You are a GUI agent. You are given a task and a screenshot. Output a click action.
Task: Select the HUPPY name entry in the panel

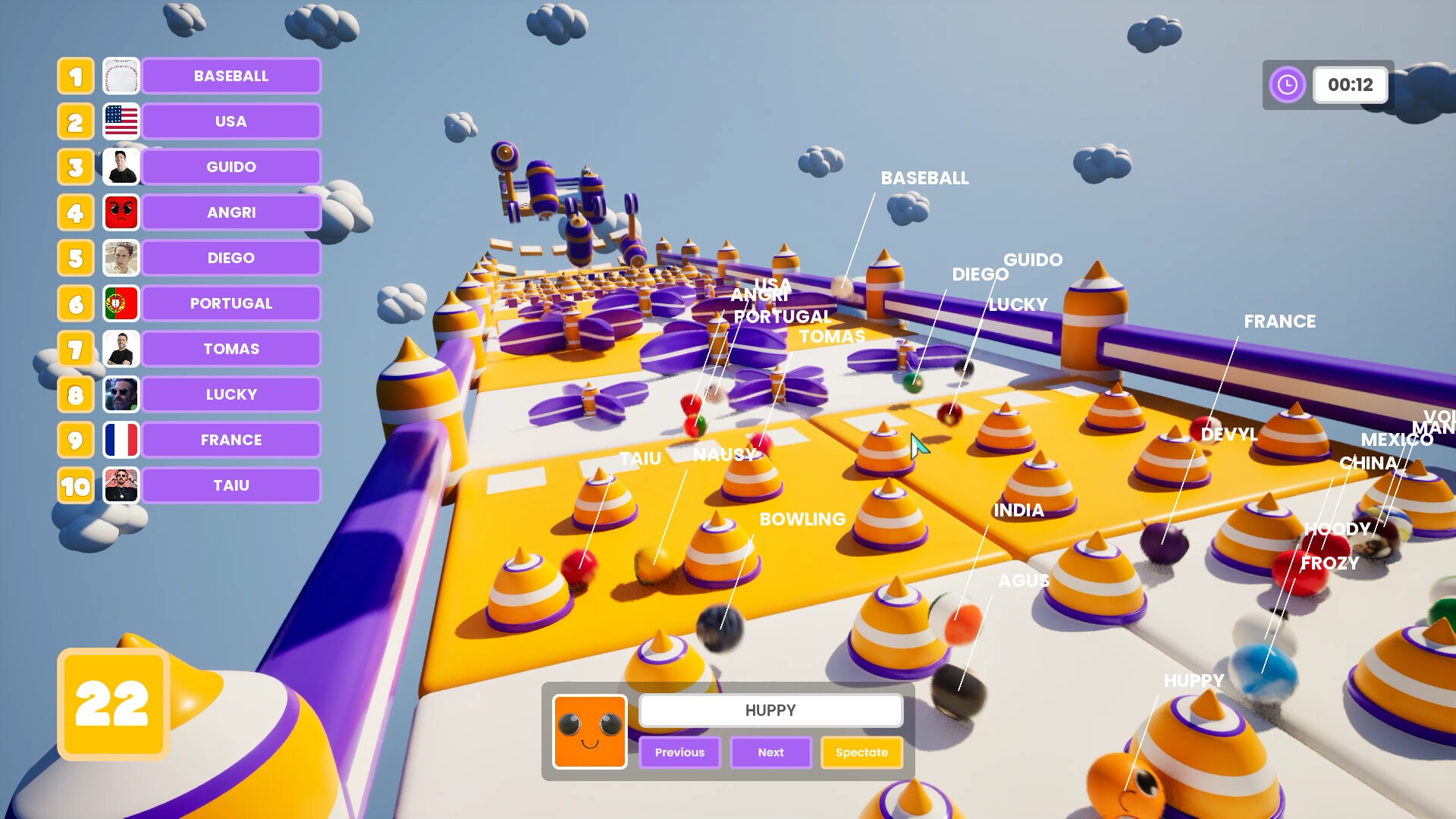point(770,710)
